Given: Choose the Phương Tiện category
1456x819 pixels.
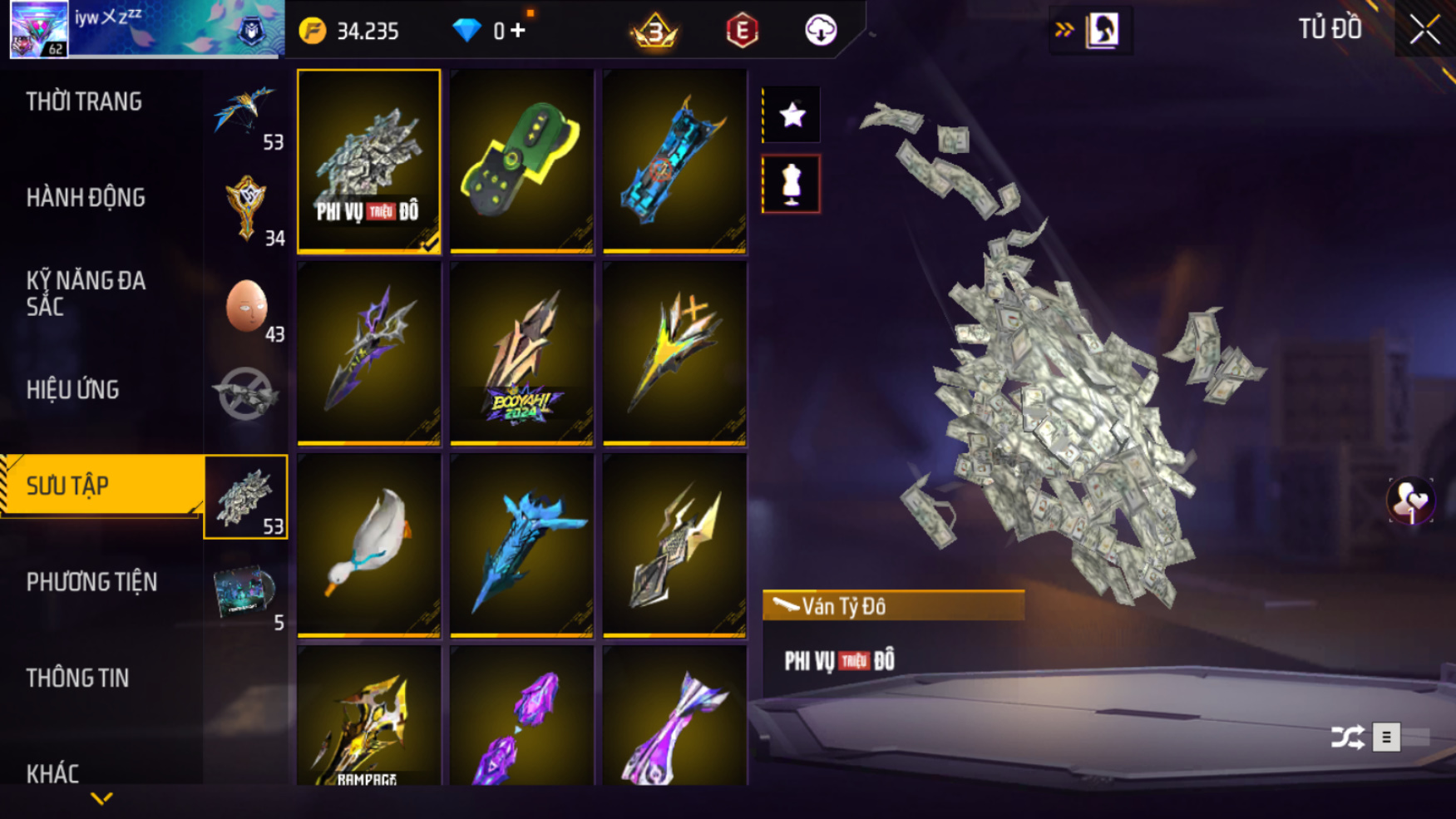Looking at the screenshot, I should click(91, 582).
